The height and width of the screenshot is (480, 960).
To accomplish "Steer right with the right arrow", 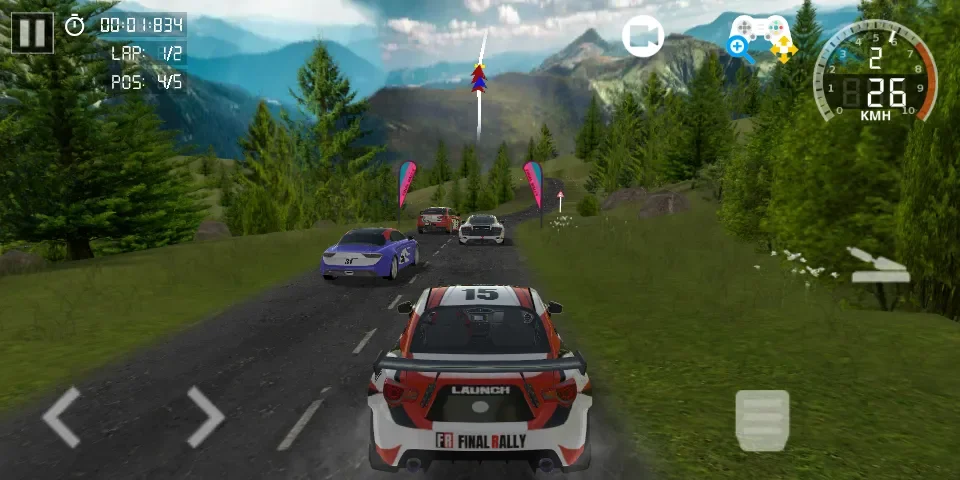I will [x=204, y=416].
